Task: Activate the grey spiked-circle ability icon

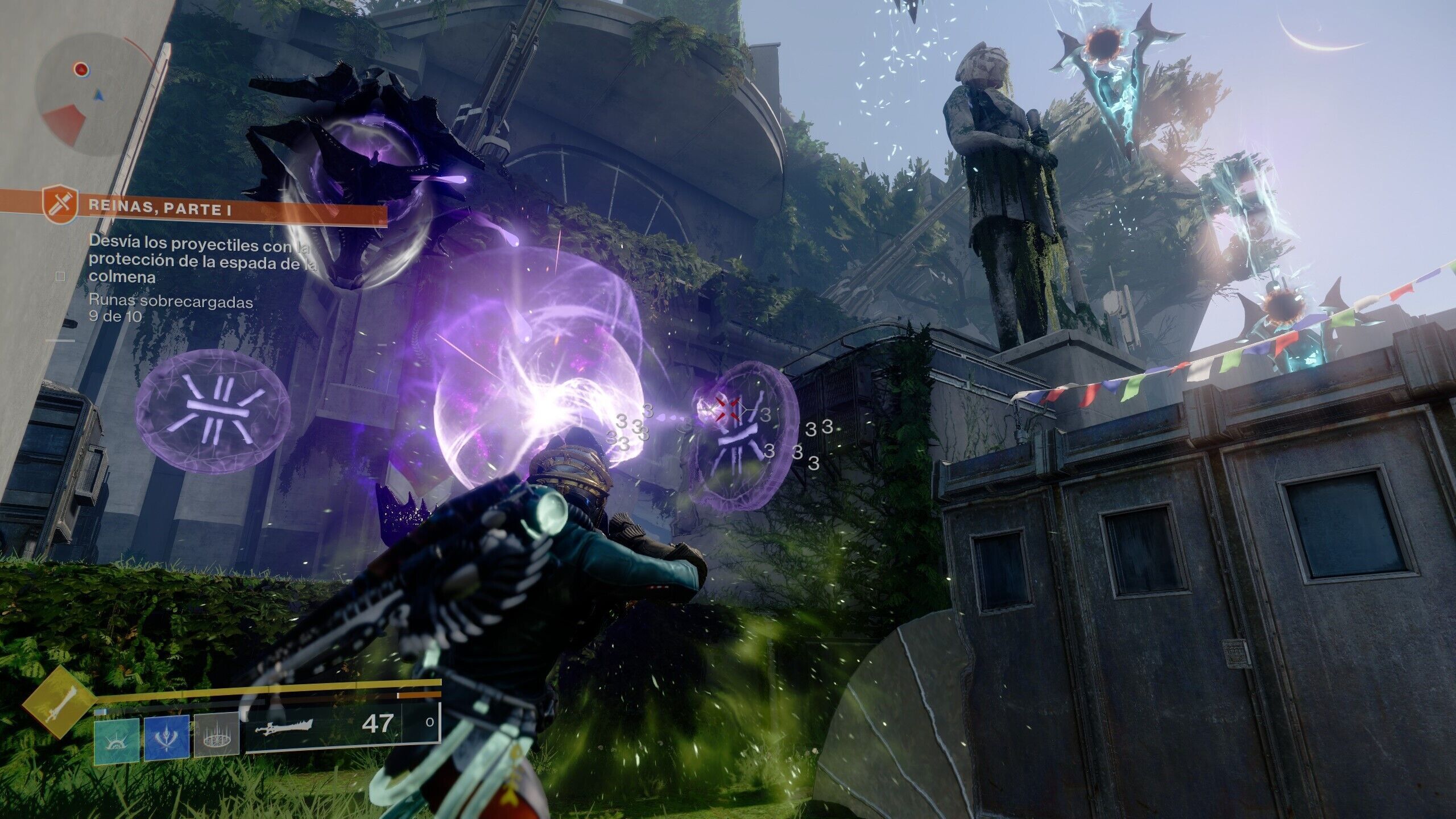Action: coord(216,735)
